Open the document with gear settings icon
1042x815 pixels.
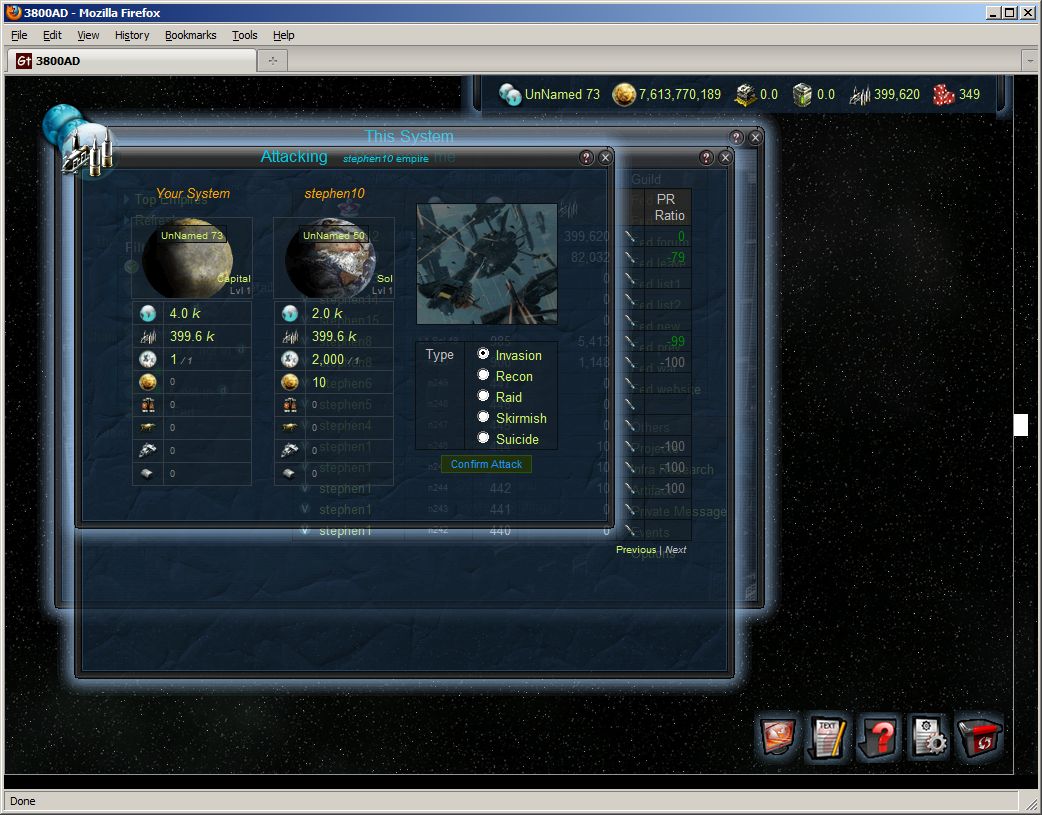pyautogui.click(x=929, y=739)
